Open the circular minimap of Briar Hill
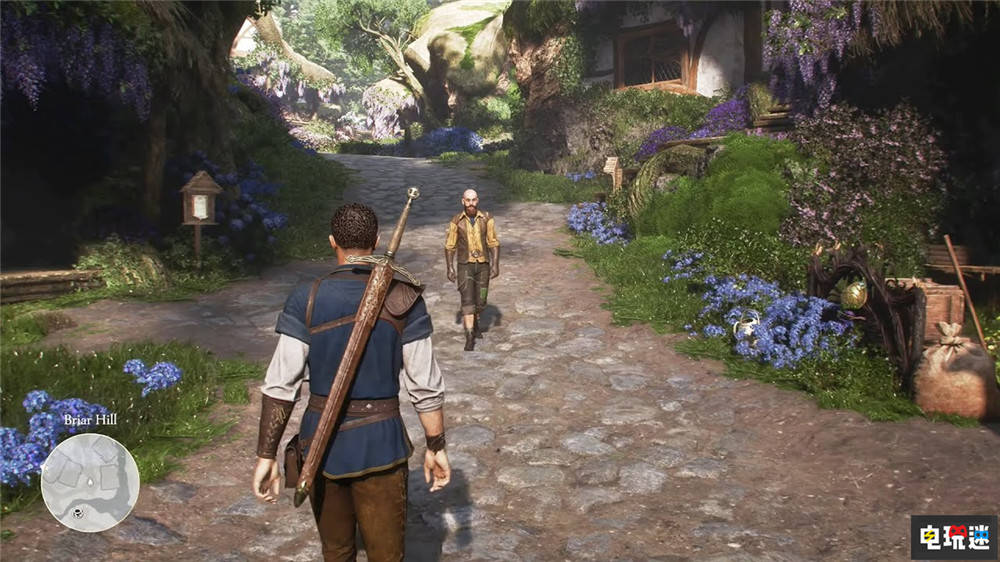 pos(90,482)
